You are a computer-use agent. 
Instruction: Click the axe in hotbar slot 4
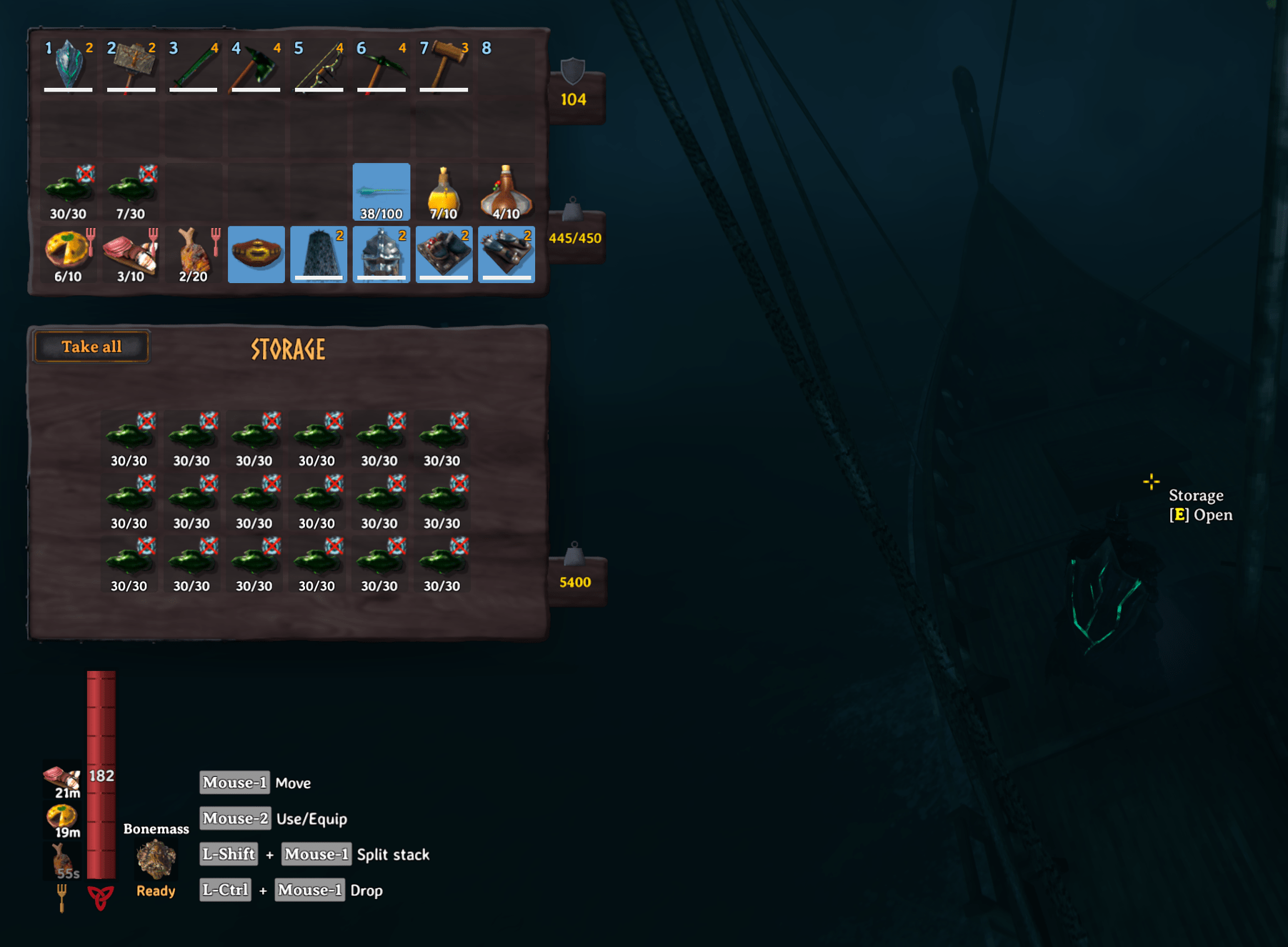256,68
